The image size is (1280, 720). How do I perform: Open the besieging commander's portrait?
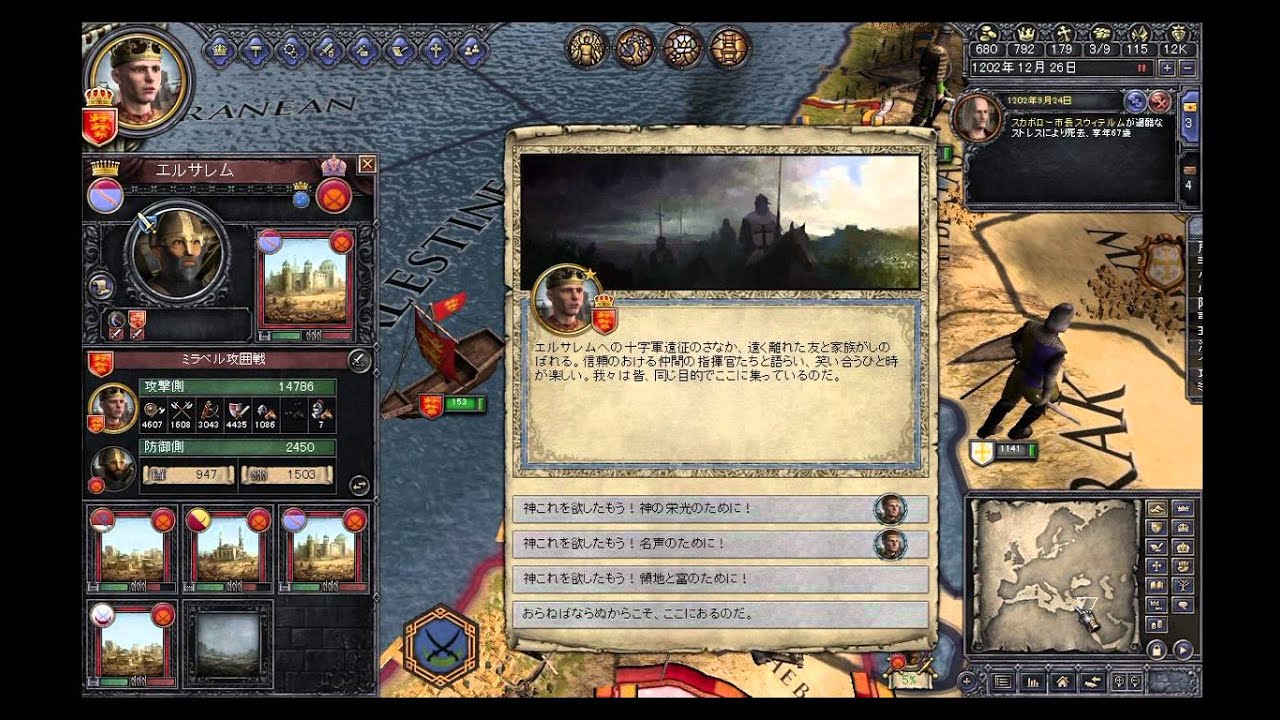[x=113, y=407]
